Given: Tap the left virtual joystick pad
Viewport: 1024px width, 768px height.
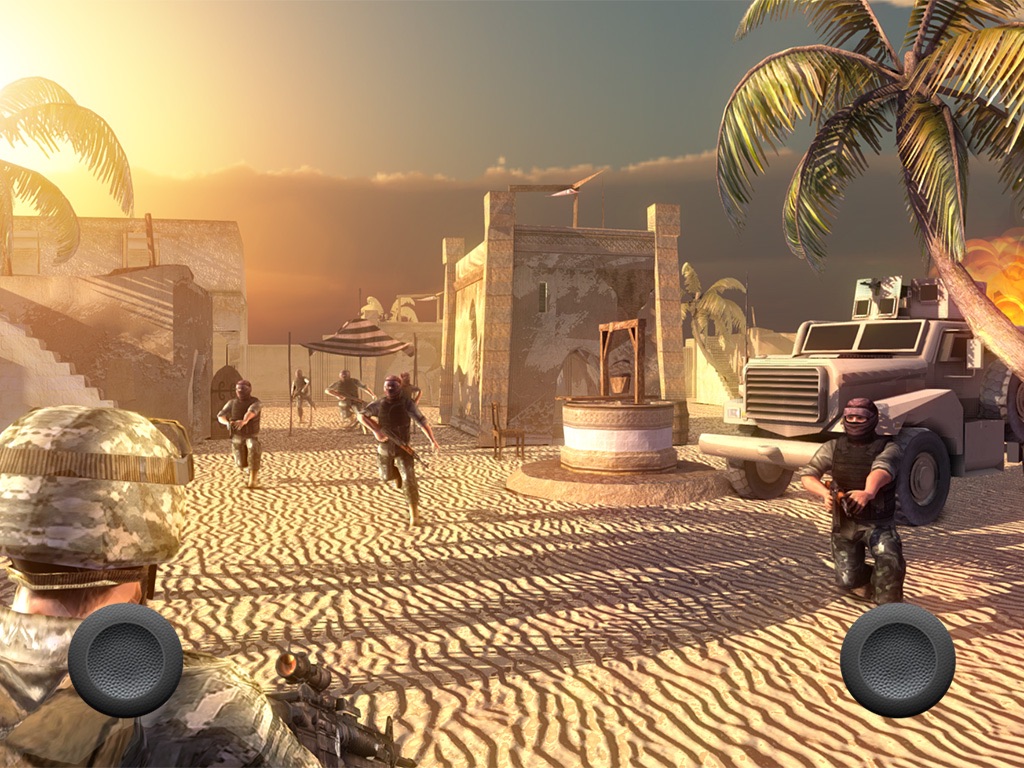Looking at the screenshot, I should [125, 660].
